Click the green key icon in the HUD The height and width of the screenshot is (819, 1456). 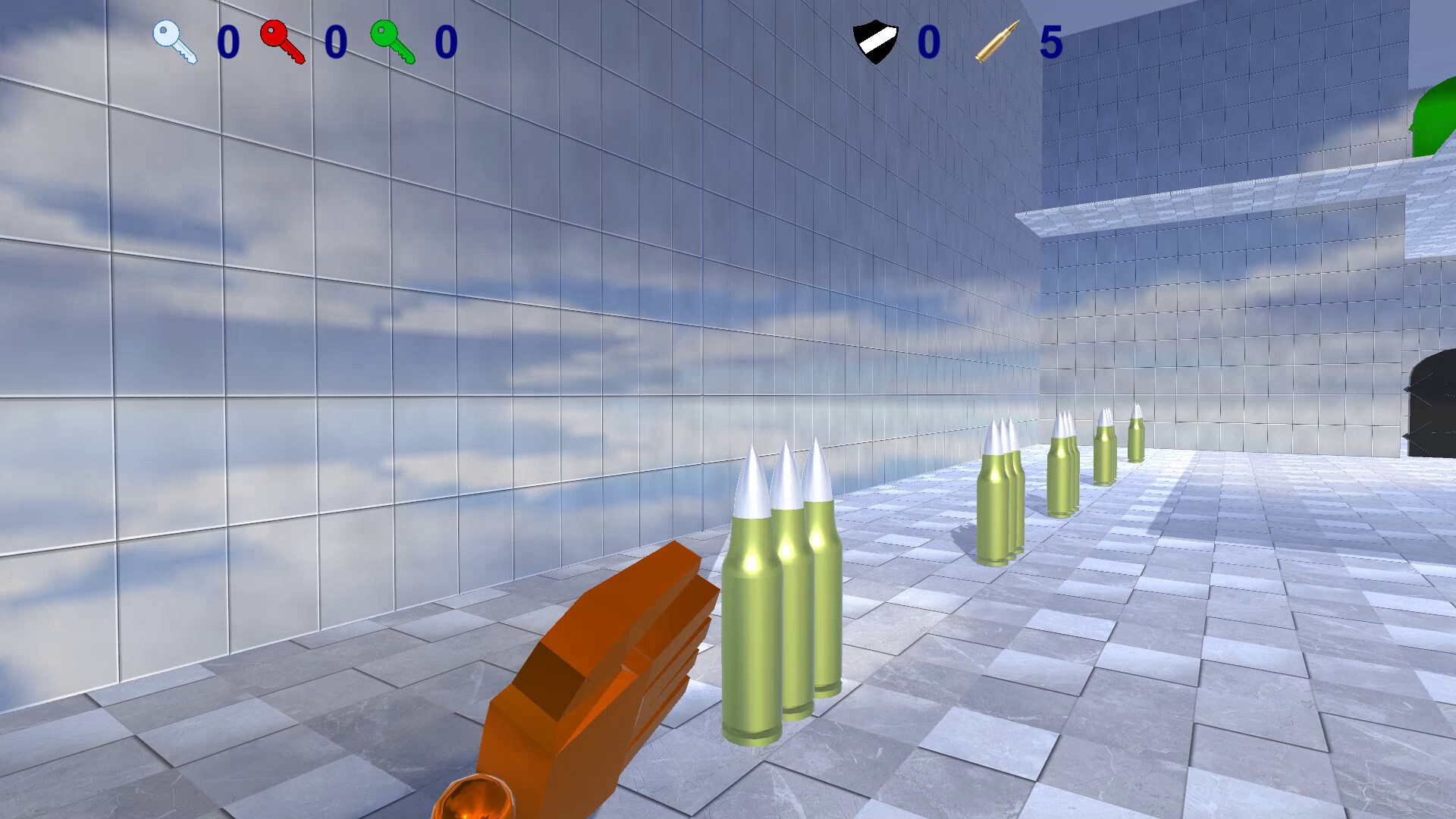(389, 43)
